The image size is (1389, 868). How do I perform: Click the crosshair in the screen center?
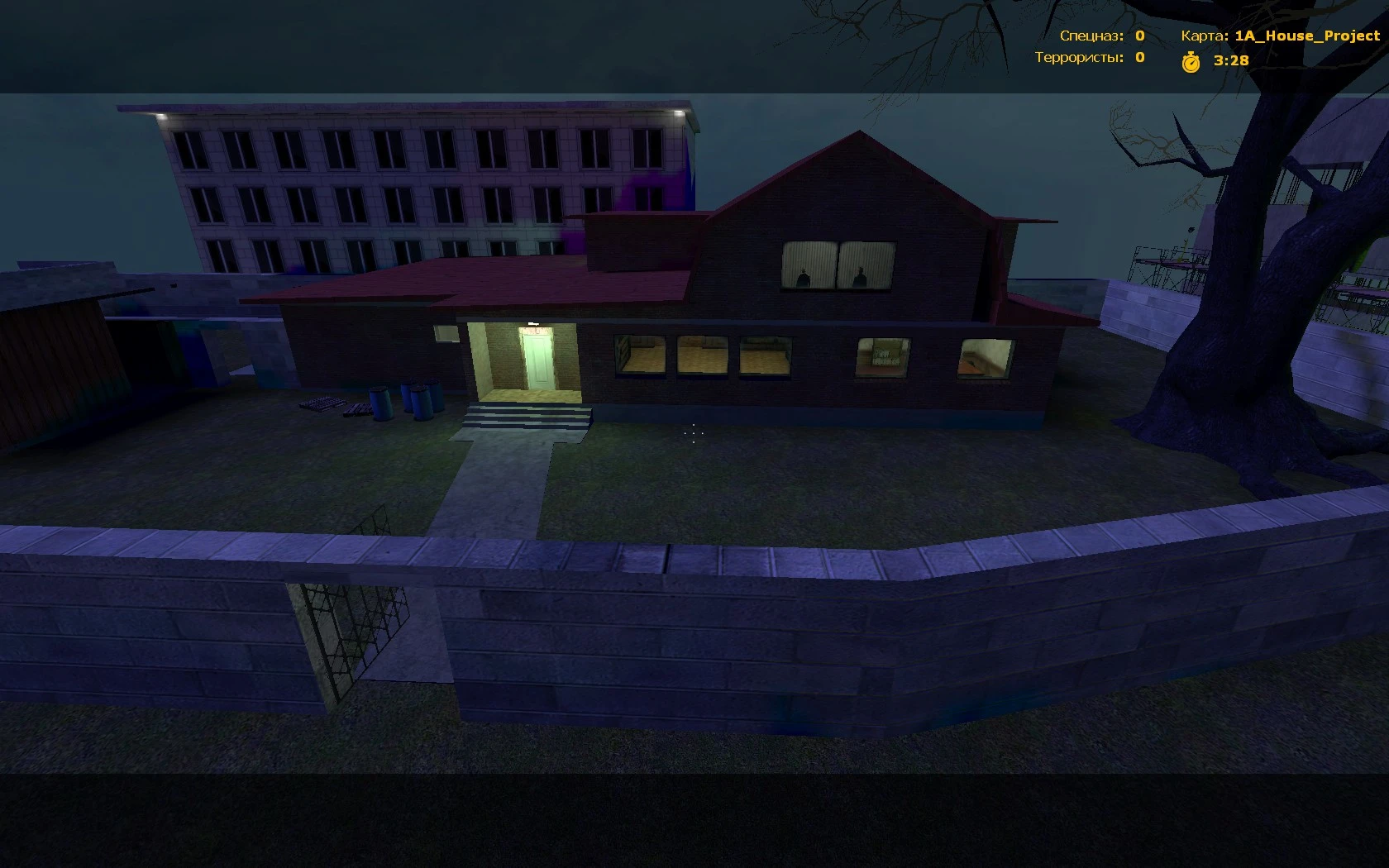coord(693,434)
